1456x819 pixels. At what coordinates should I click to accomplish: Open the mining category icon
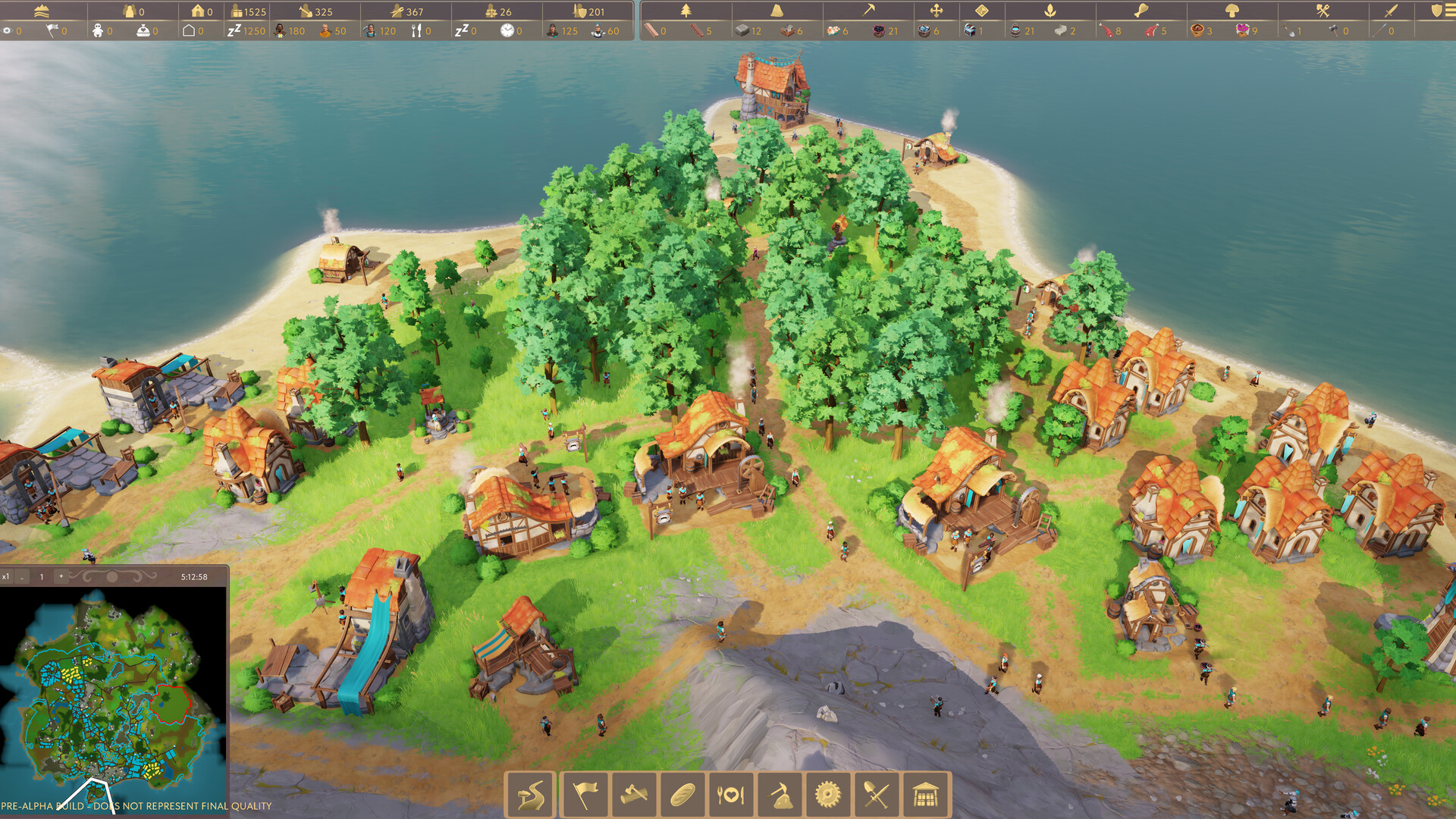click(x=780, y=794)
